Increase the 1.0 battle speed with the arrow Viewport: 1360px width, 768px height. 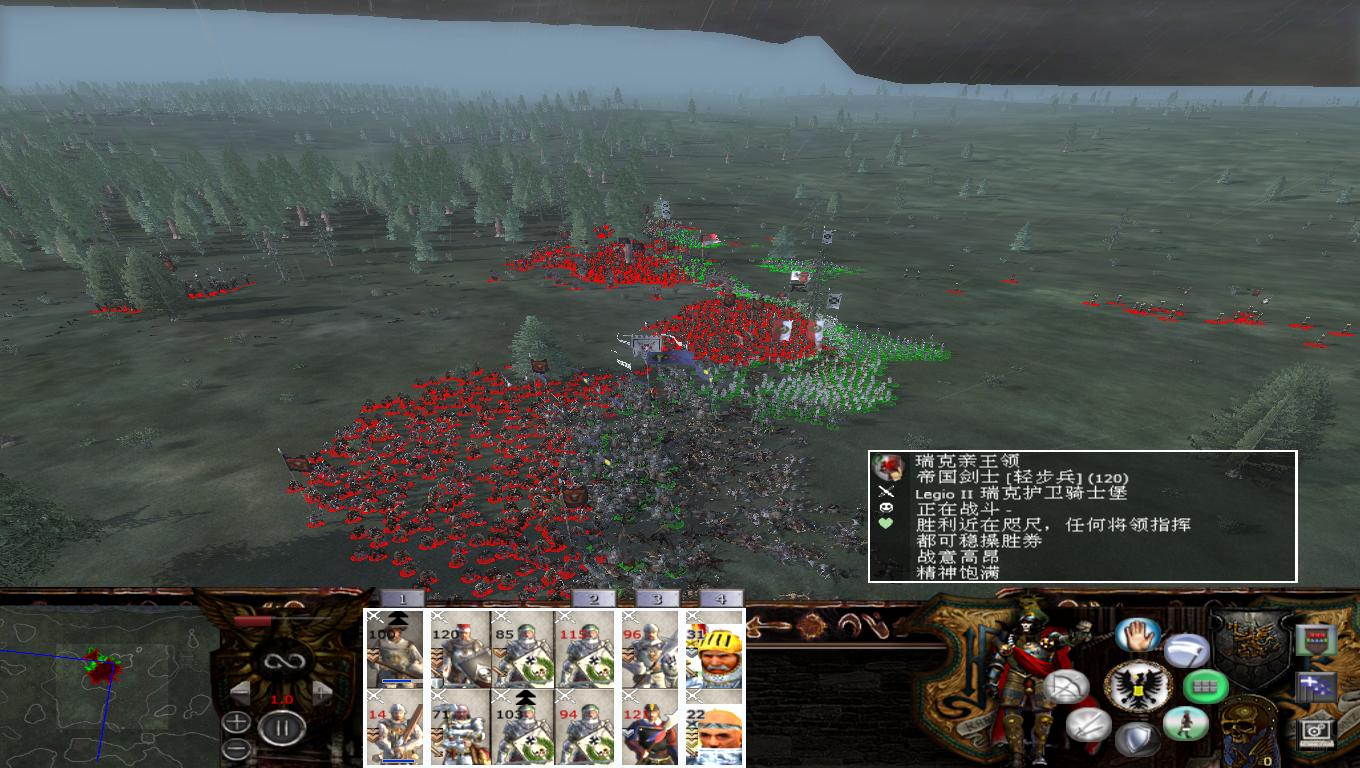(x=320, y=693)
